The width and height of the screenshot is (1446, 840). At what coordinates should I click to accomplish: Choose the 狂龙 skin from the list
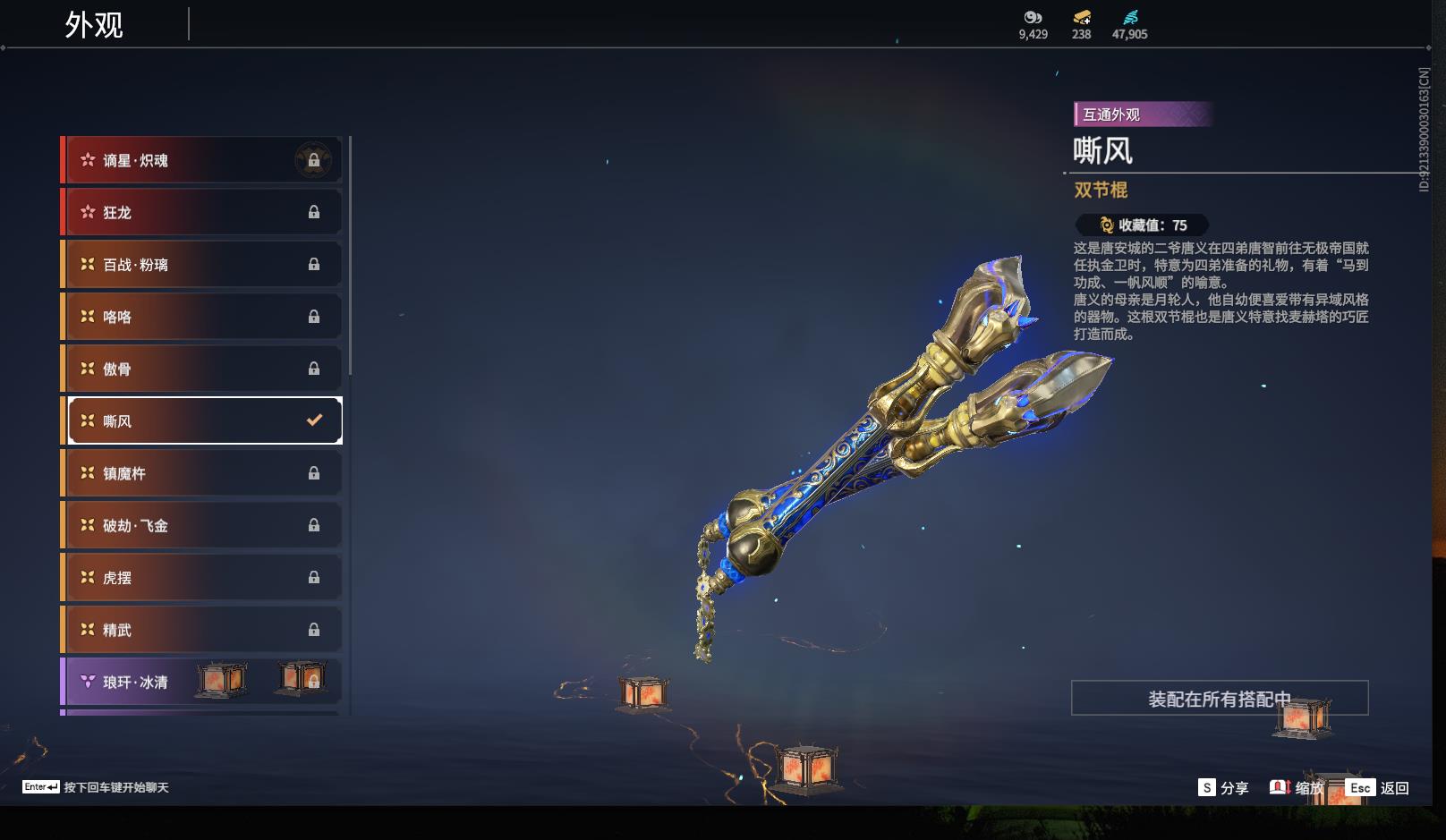pyautogui.click(x=202, y=212)
